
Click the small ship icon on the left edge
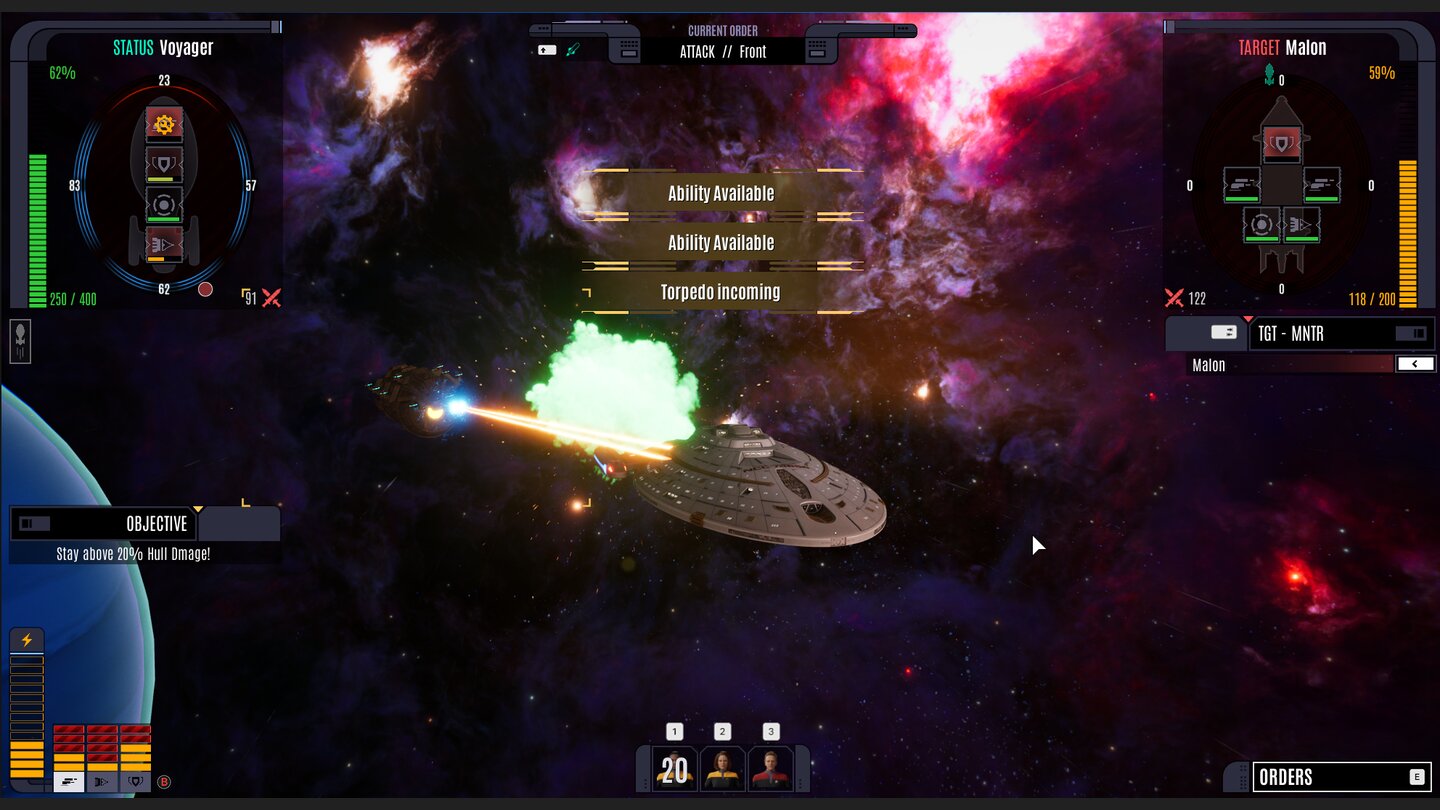pyautogui.click(x=20, y=340)
